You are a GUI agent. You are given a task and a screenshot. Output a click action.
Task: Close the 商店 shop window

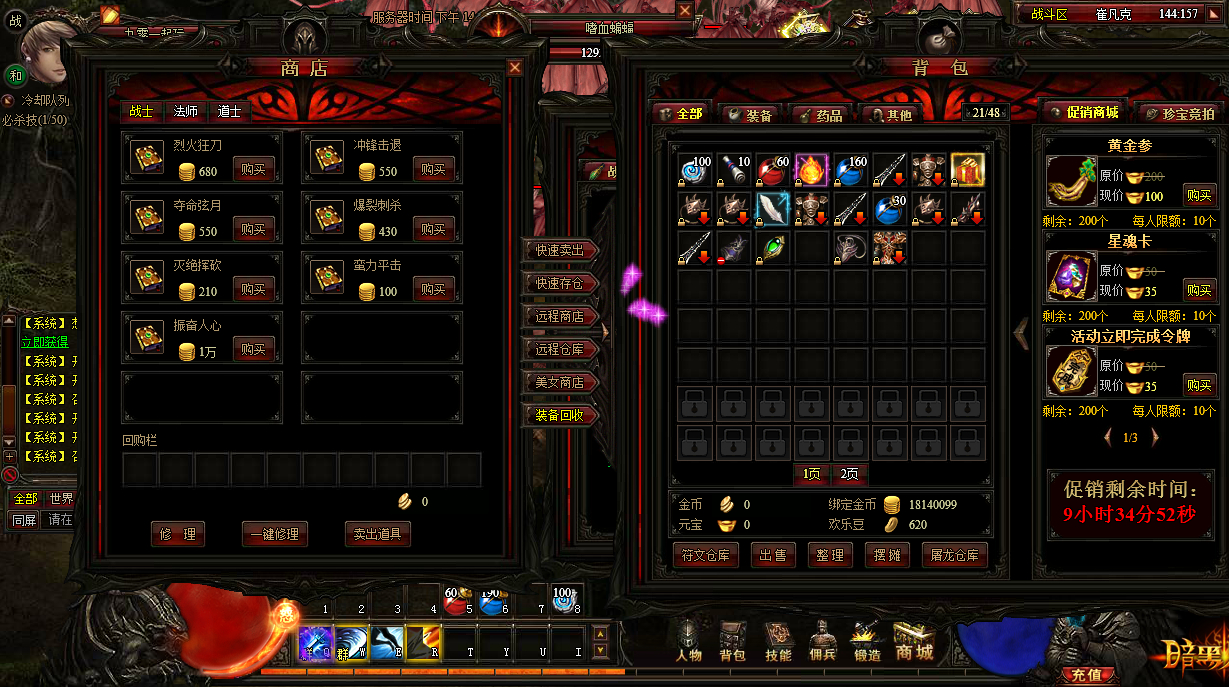pyautogui.click(x=515, y=67)
